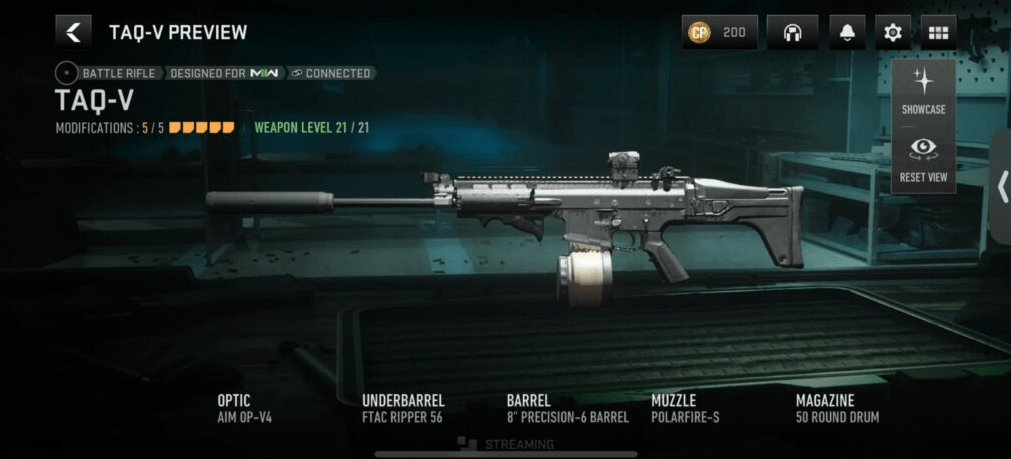Screen dimensions: 1011x459
Task: Show notifications via the bell icon
Action: [x=847, y=32]
